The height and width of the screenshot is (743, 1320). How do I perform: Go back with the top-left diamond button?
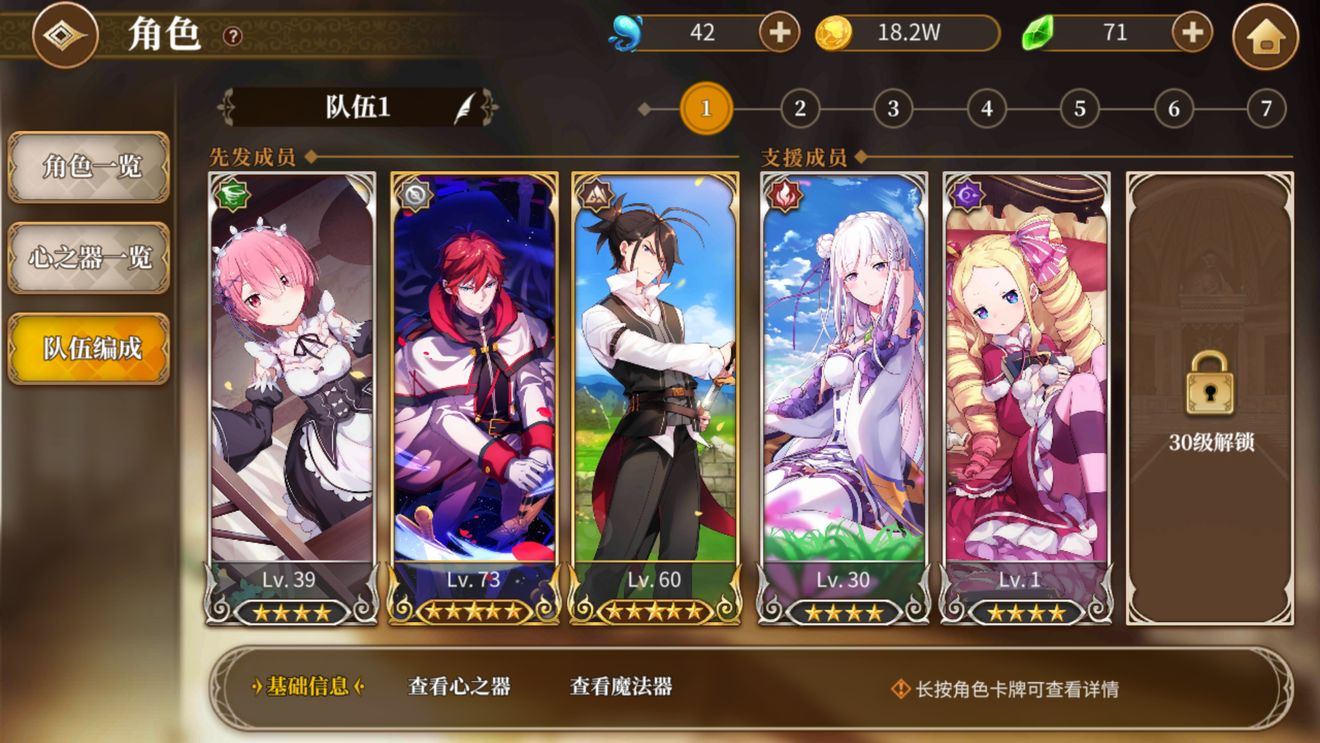(x=65, y=36)
